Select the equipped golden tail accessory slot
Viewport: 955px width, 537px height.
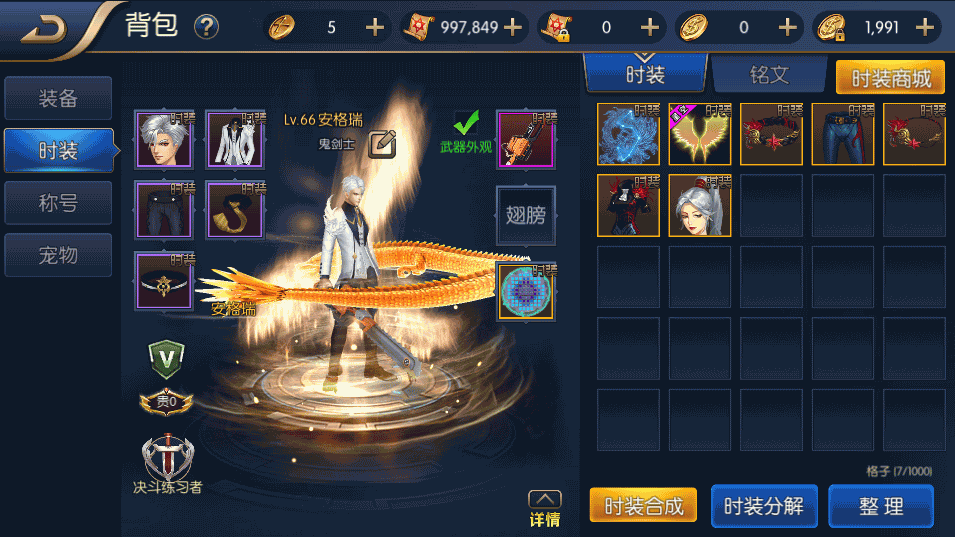click(x=235, y=210)
